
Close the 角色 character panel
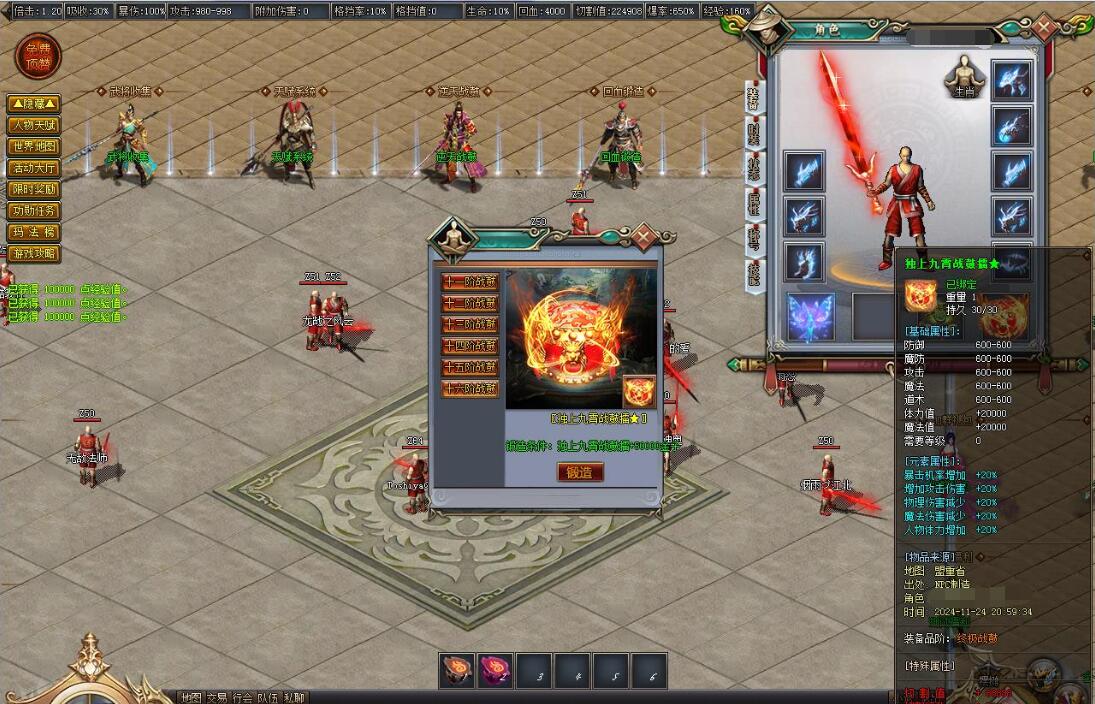point(1047,27)
